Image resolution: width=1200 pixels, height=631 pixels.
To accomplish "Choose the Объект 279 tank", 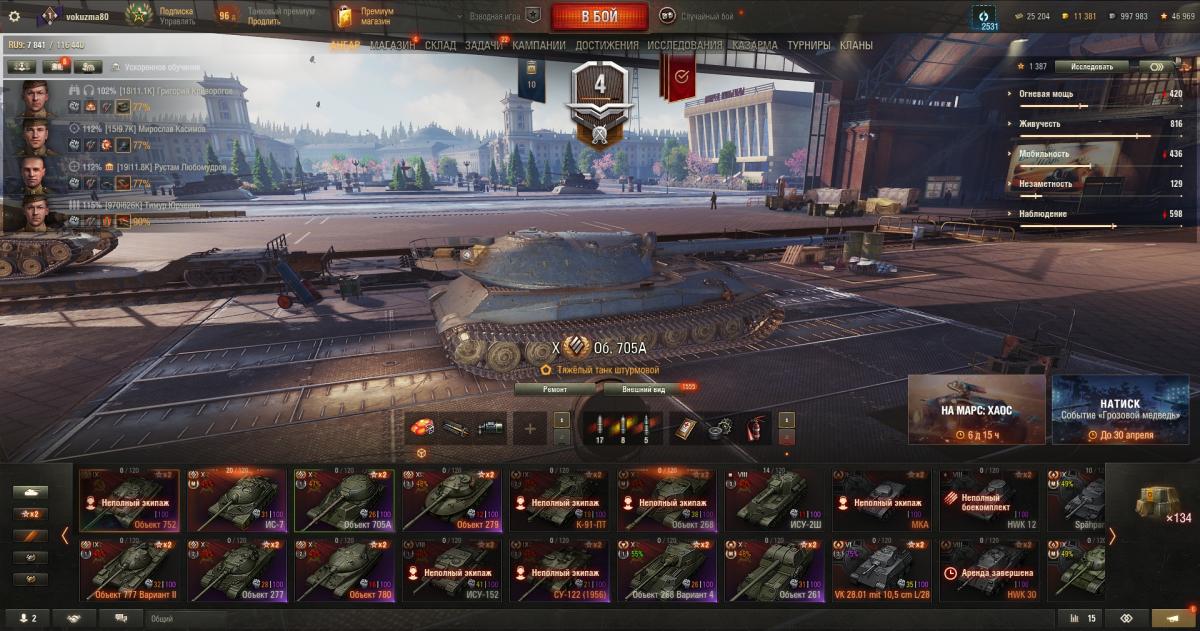I will pyautogui.click(x=449, y=500).
